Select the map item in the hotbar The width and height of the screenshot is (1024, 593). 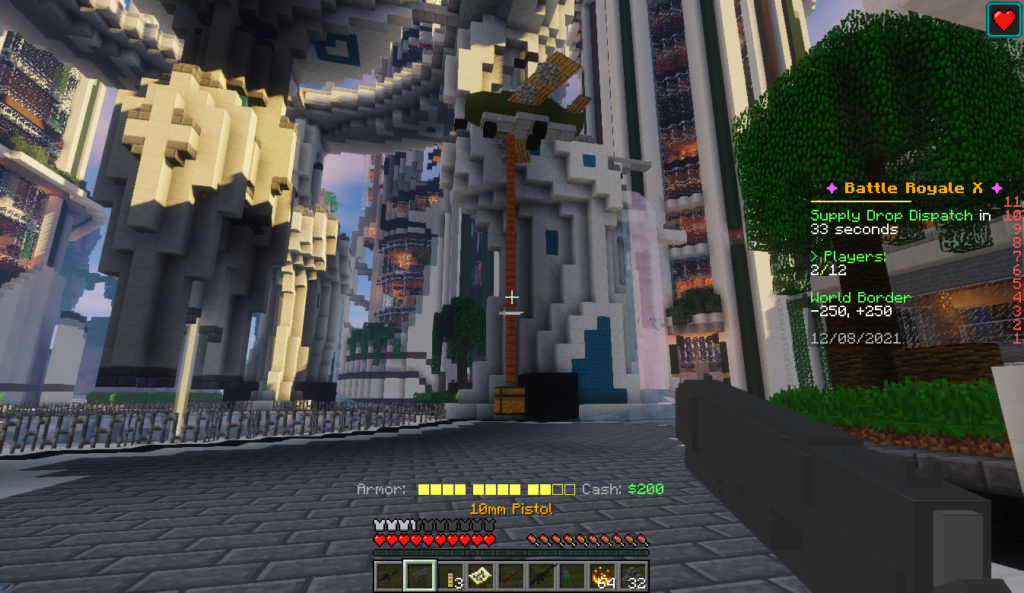click(x=480, y=575)
